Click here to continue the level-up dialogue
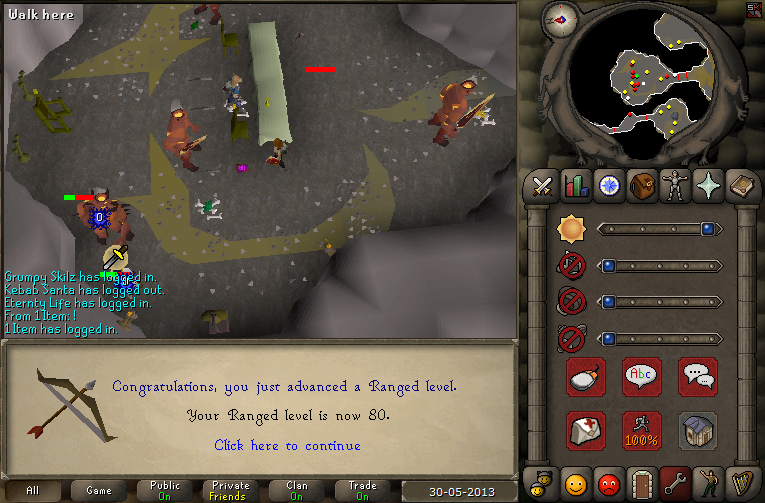The width and height of the screenshot is (765, 503). (x=287, y=445)
